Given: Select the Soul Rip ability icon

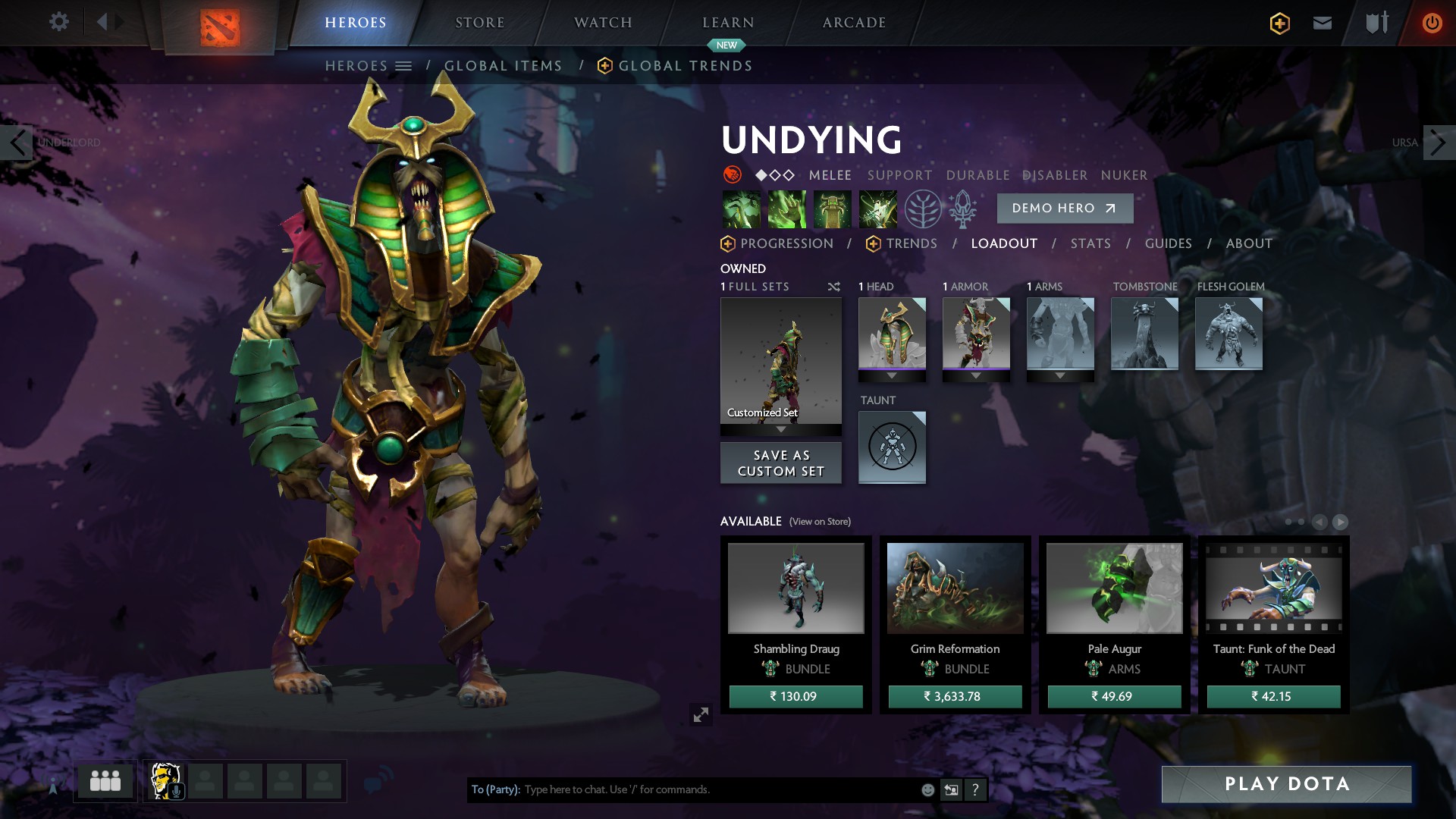Looking at the screenshot, I should tap(787, 209).
